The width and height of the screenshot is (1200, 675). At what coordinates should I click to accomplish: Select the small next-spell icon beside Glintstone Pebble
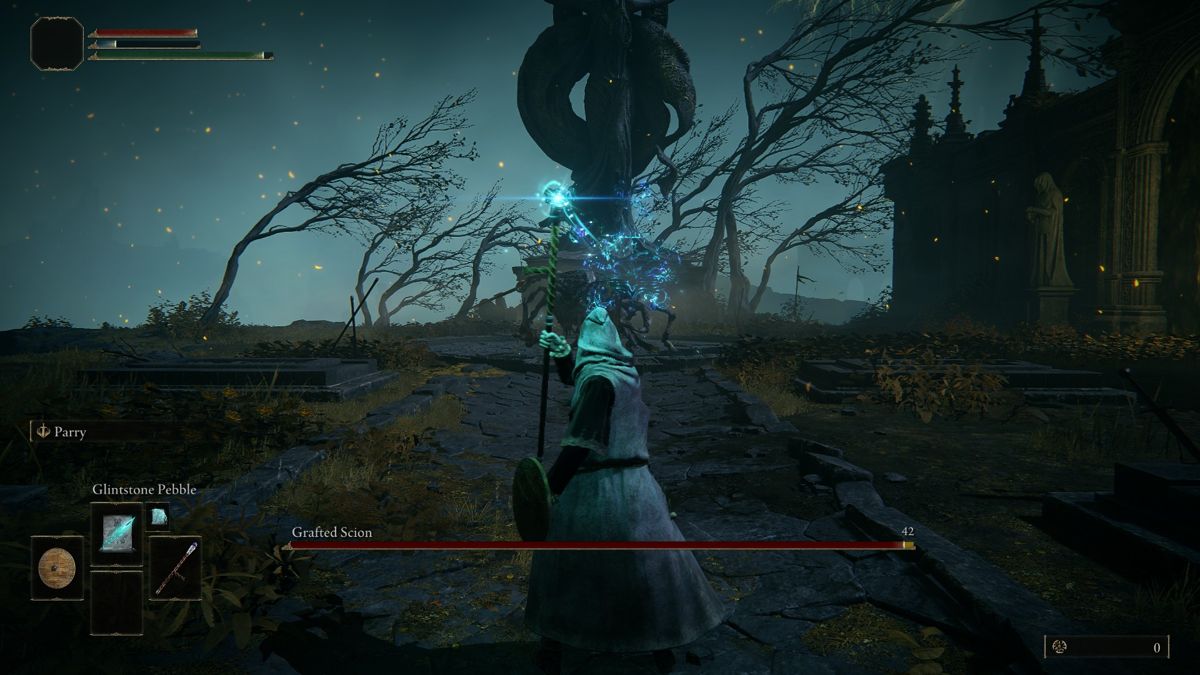click(158, 516)
